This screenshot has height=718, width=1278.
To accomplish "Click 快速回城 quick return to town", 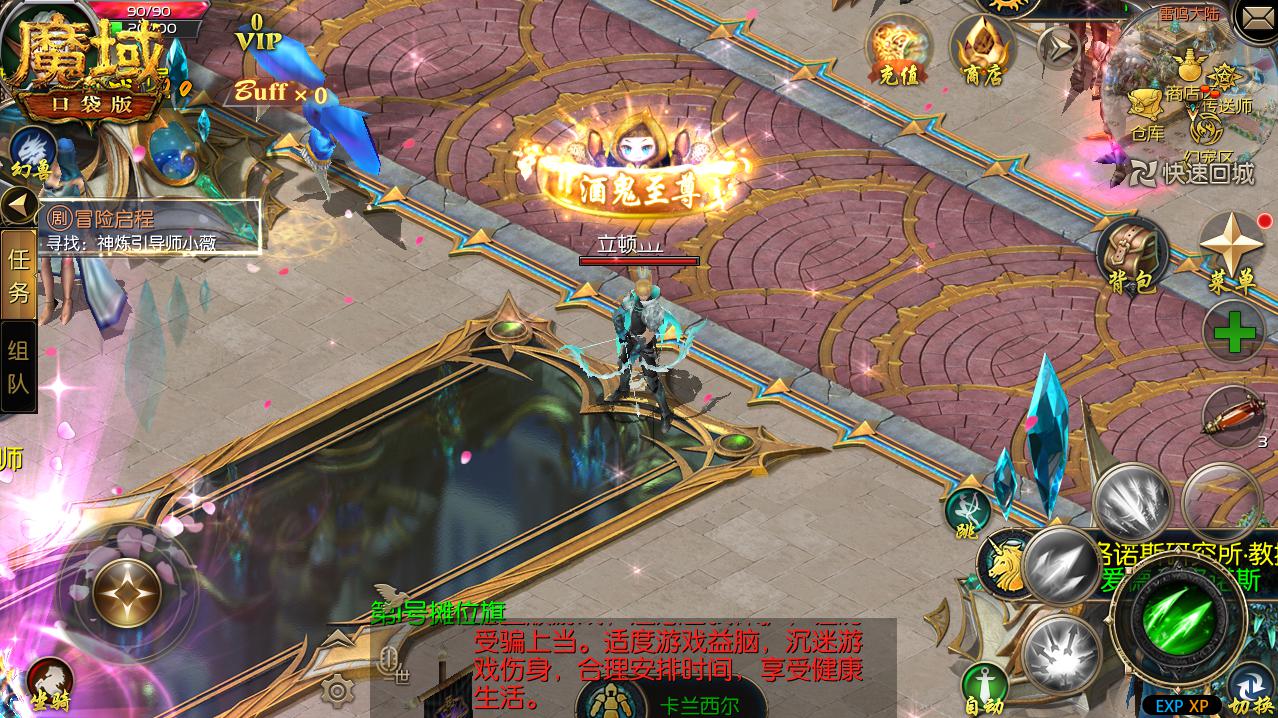I will (1193, 173).
